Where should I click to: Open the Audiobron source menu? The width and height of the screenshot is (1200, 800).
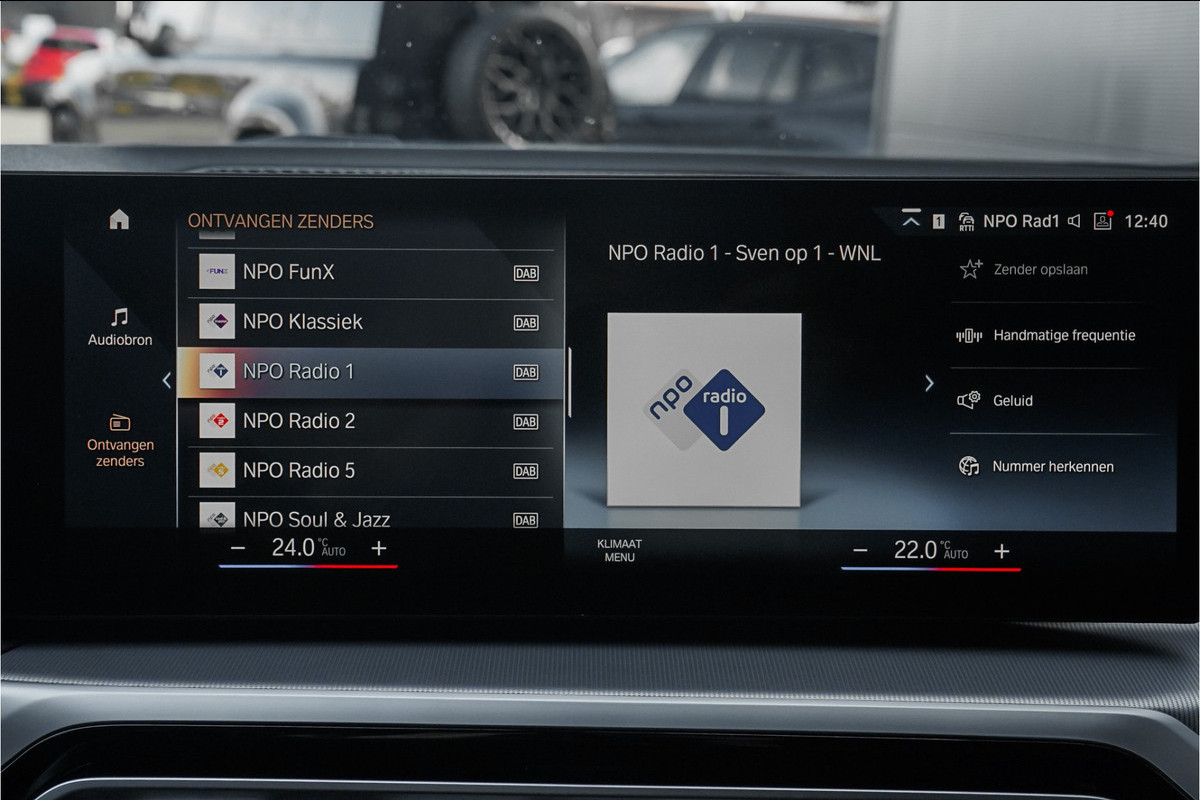[x=120, y=327]
